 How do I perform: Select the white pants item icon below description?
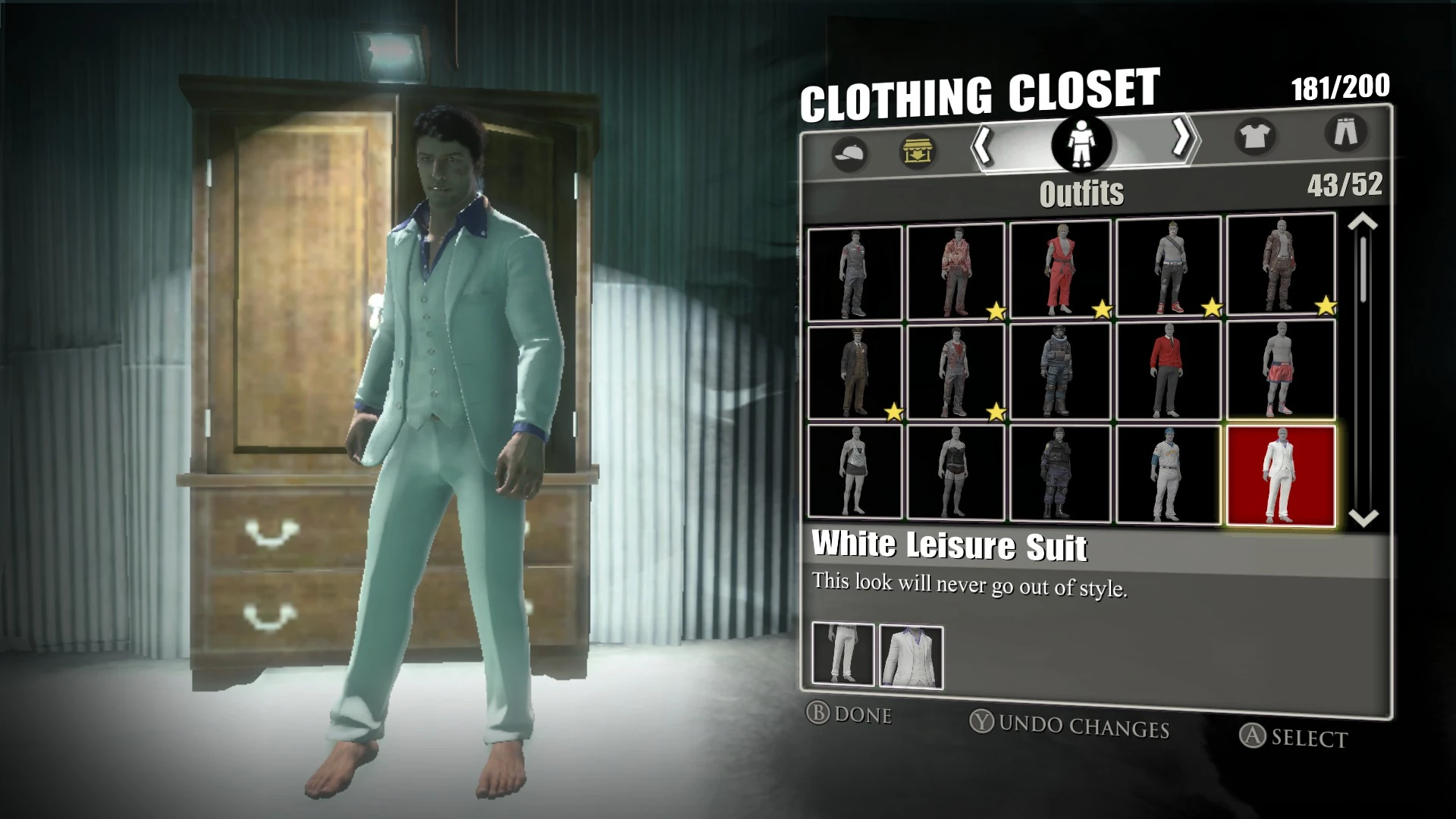click(x=843, y=654)
